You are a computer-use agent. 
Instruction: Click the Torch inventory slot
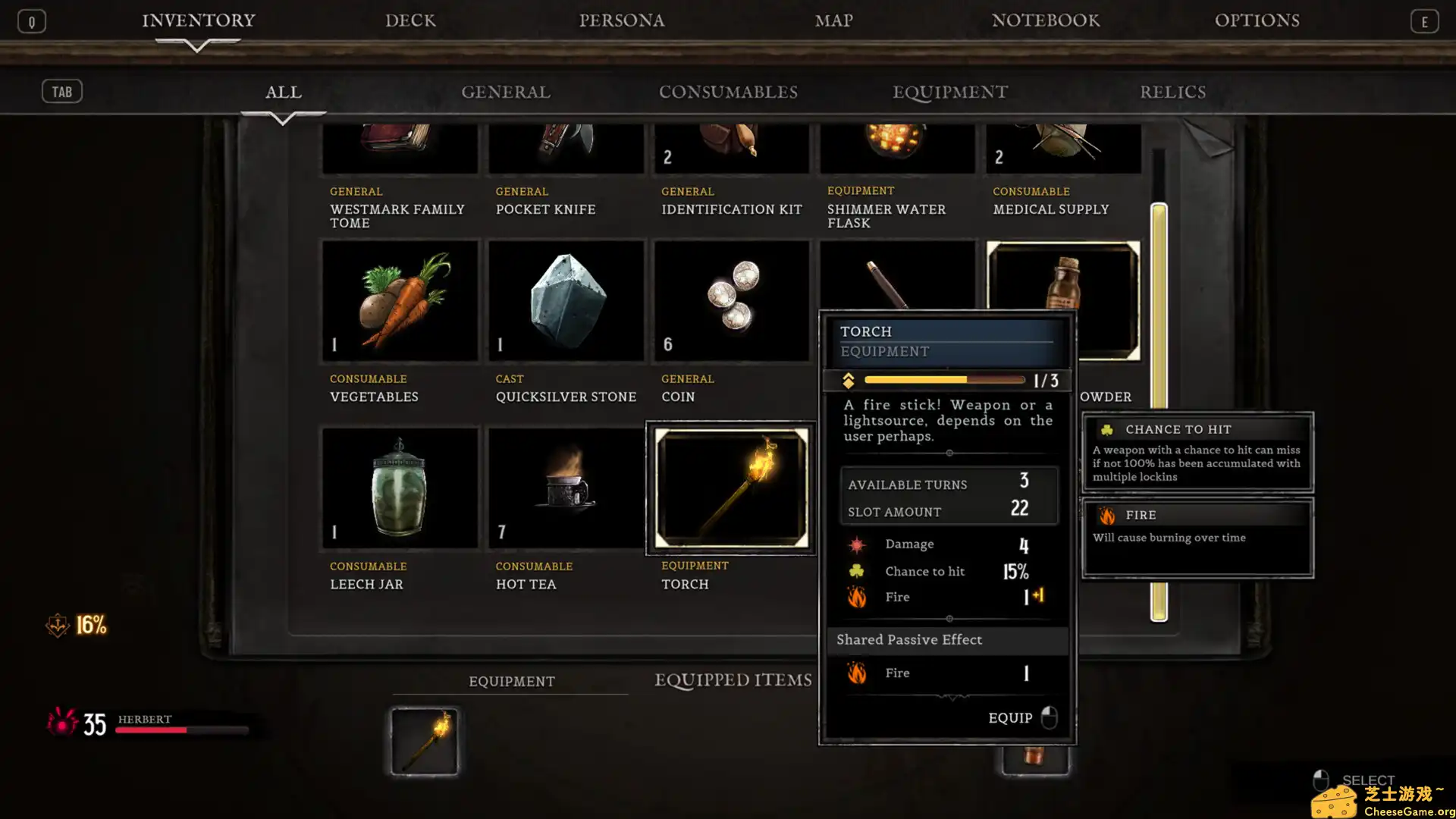[731, 488]
